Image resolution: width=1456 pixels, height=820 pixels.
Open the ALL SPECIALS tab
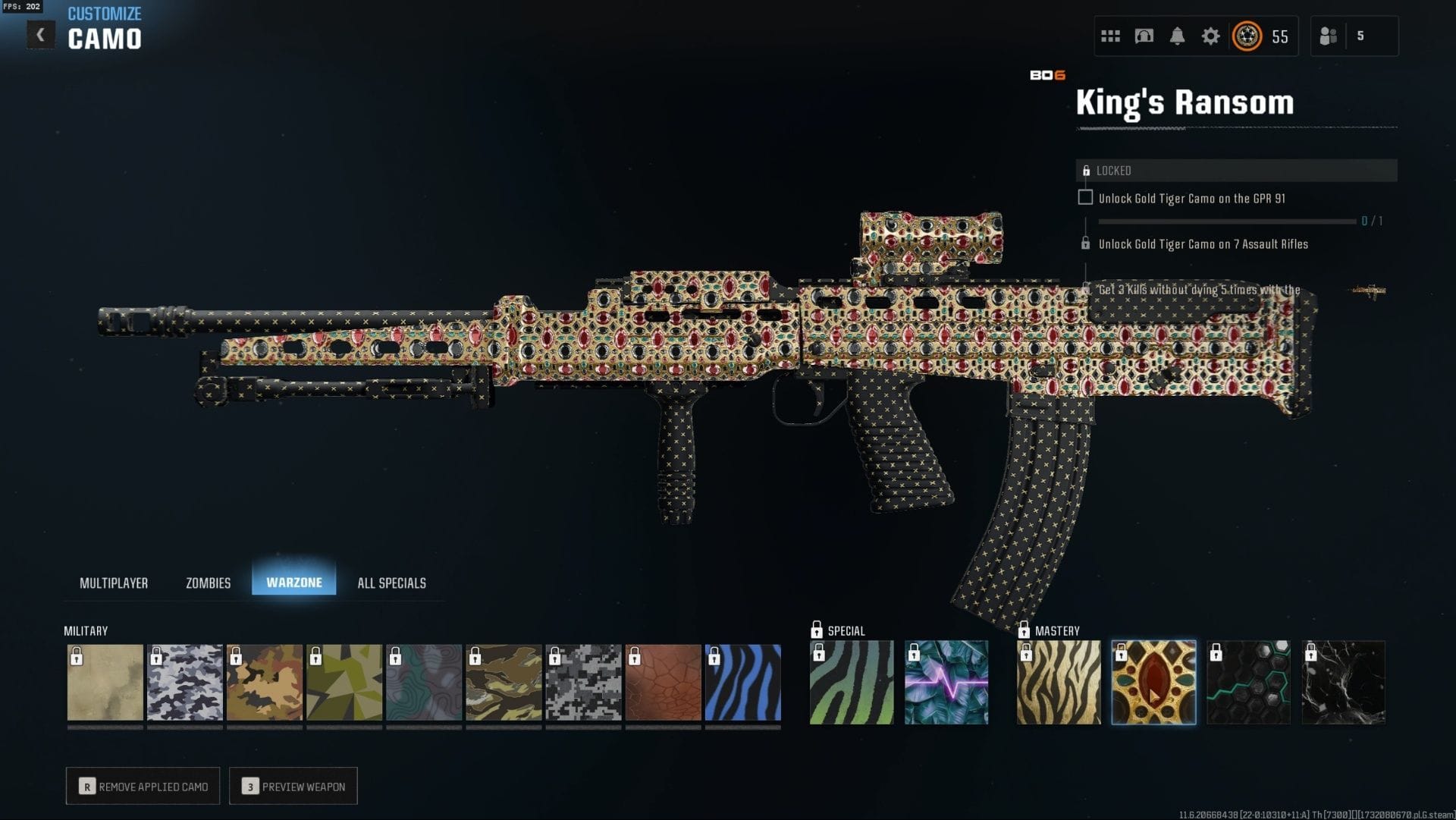392,583
